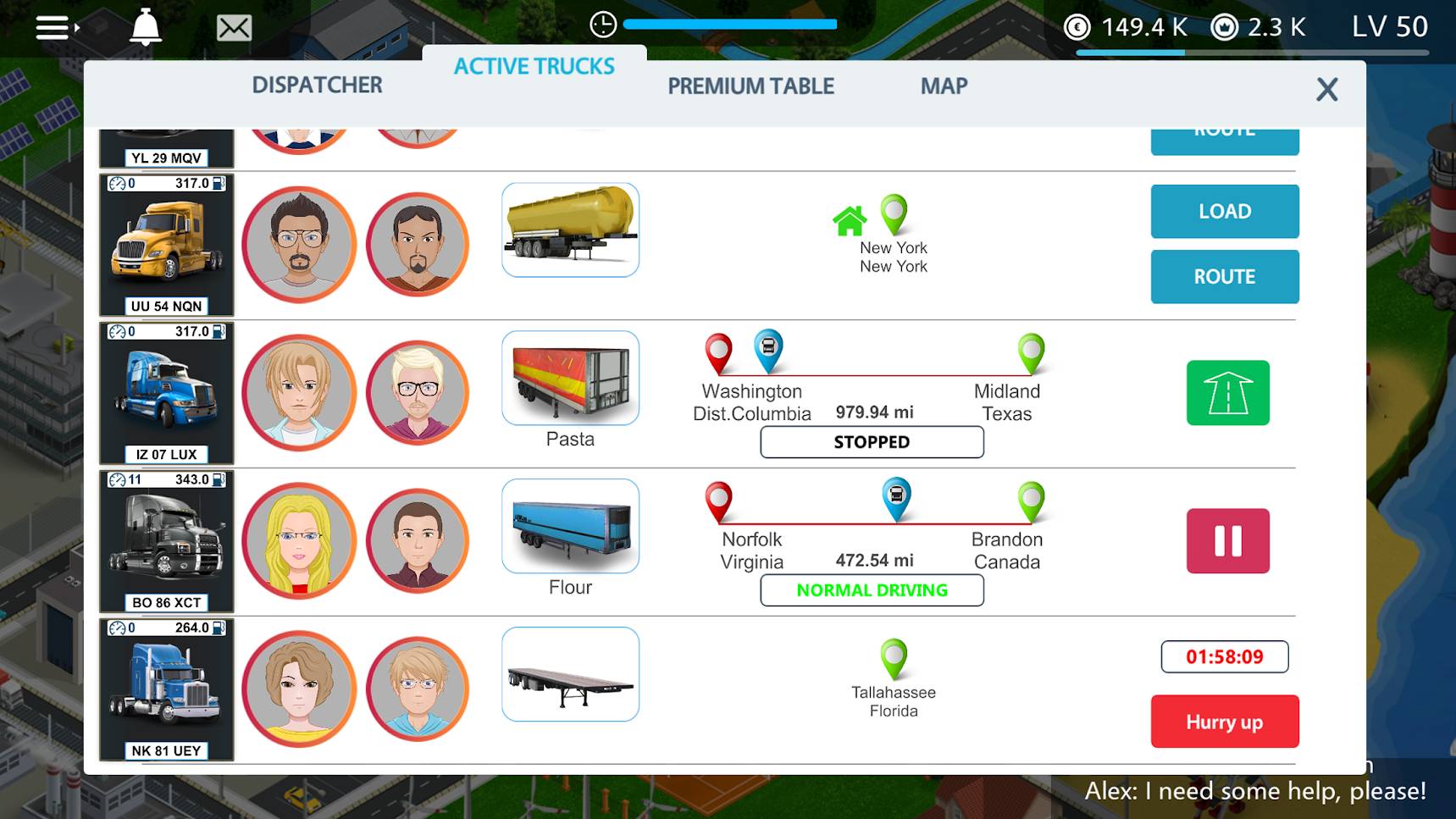
Task: Click the blue truck location pin on Norfolk route
Action: (894, 499)
